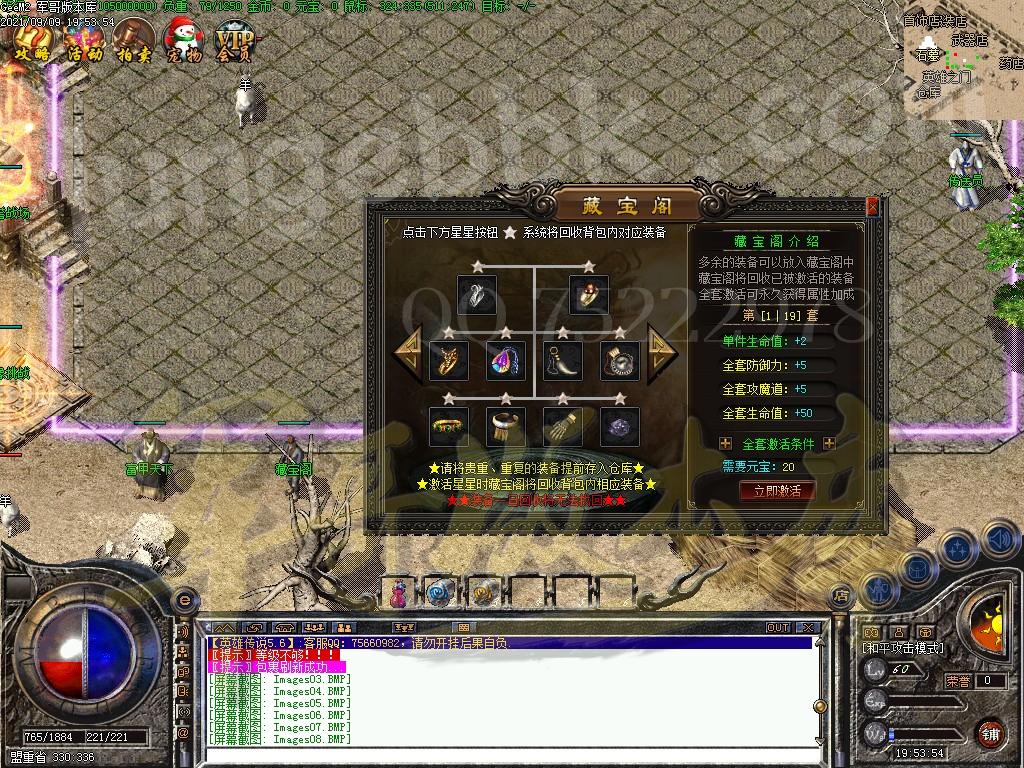Open the 宠物 pet snowman menu
Viewport: 1024px width, 768px height.
point(184,42)
